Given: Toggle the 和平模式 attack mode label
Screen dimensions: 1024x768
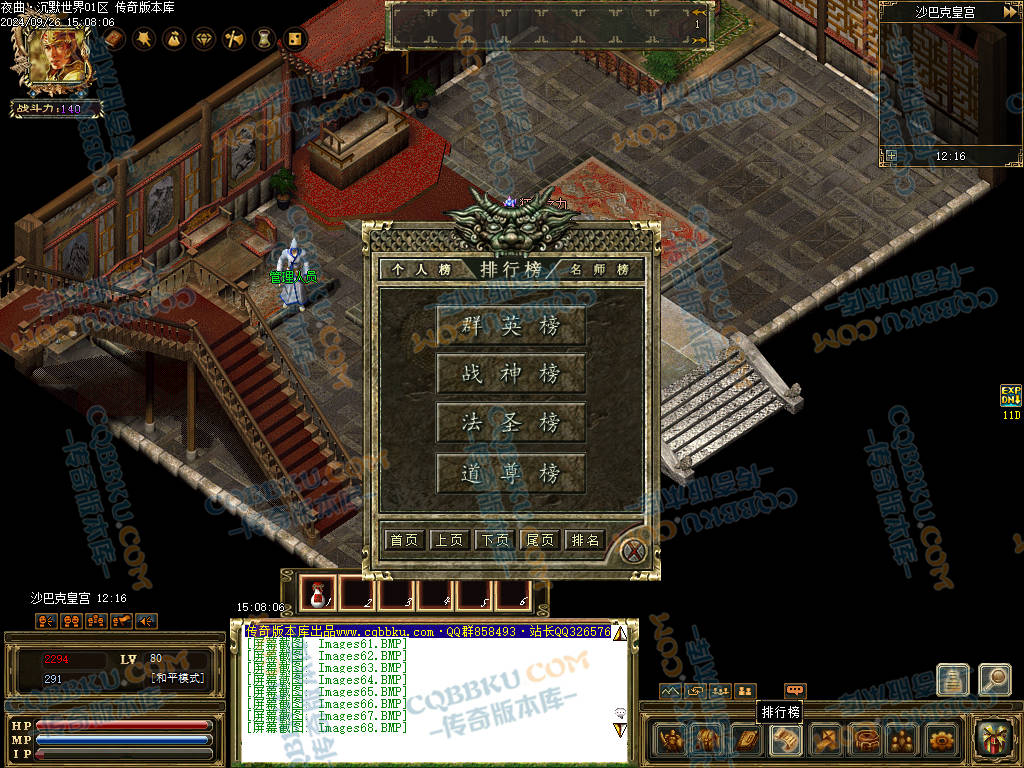Looking at the screenshot, I should pos(178,678).
